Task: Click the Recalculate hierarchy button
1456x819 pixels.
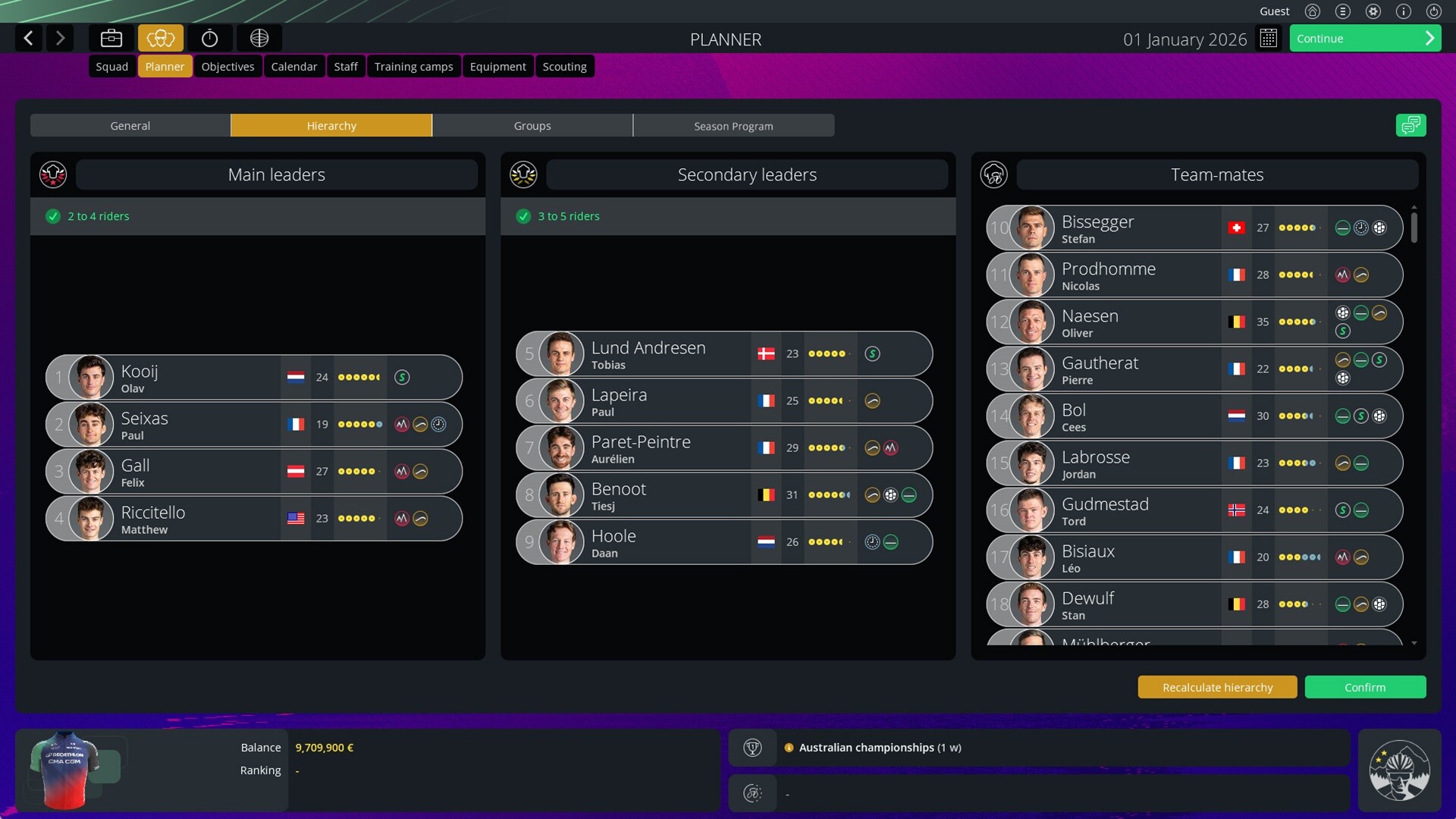Action: pos(1216,687)
